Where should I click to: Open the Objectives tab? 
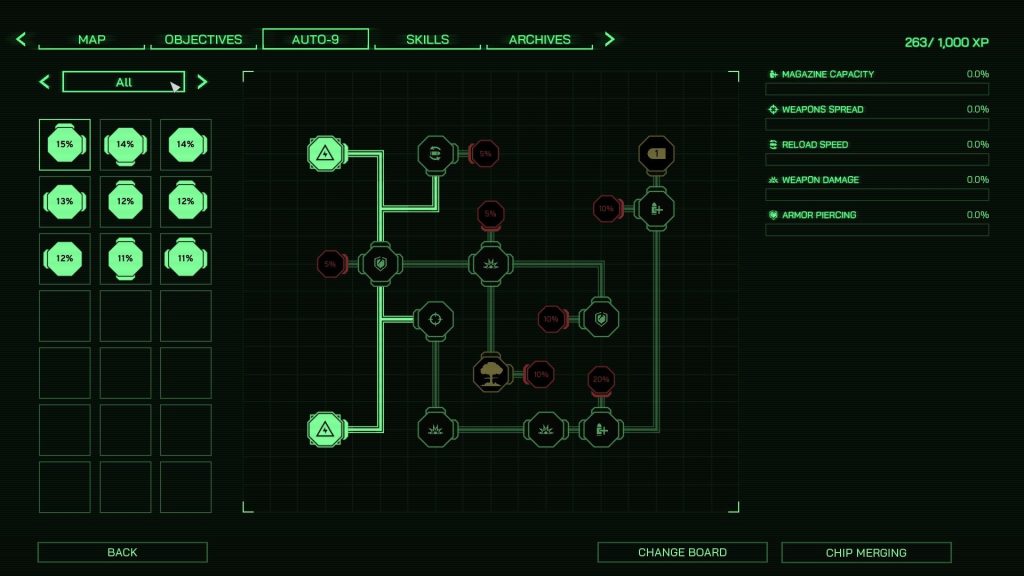pyautogui.click(x=203, y=40)
